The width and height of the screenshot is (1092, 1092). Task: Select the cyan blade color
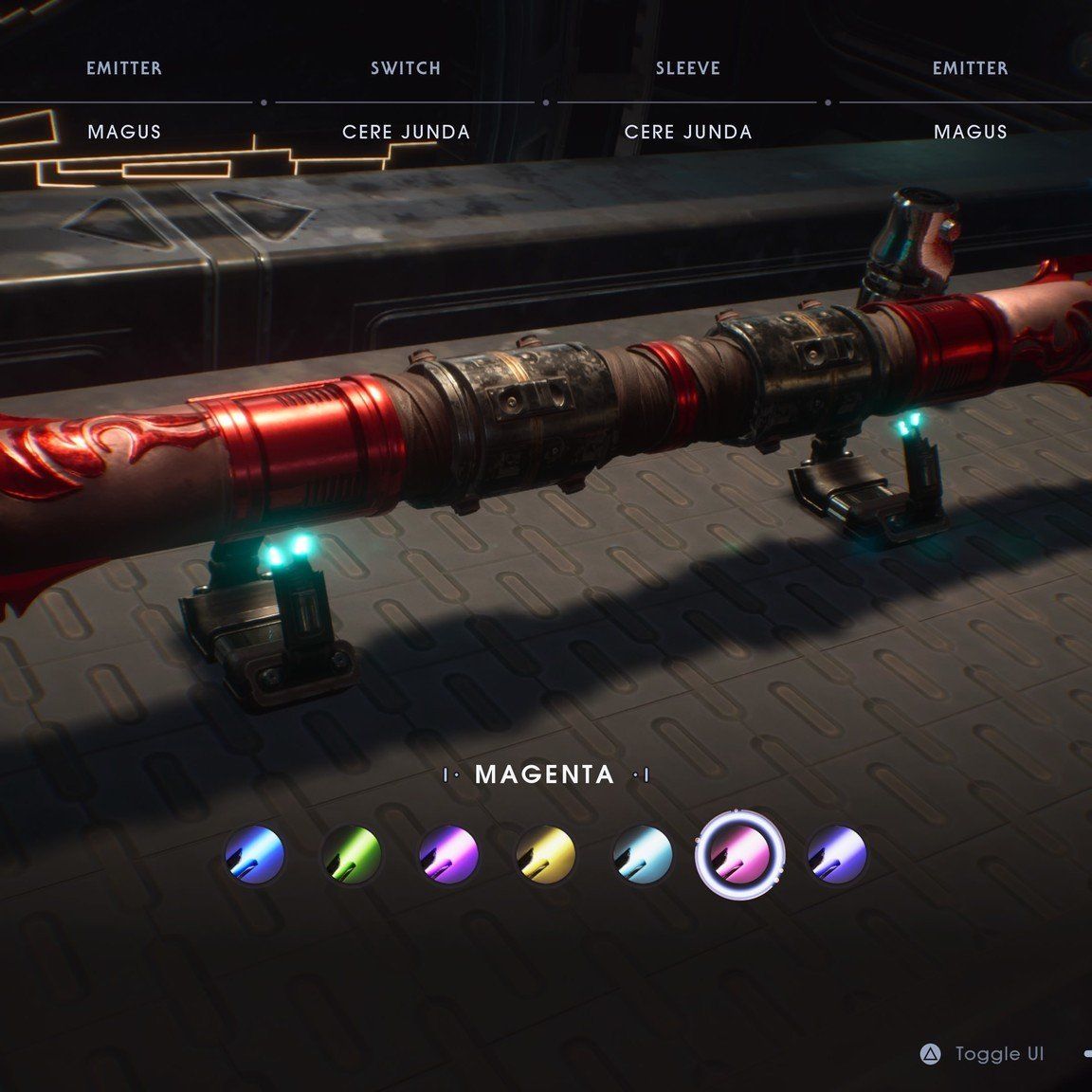click(x=643, y=854)
